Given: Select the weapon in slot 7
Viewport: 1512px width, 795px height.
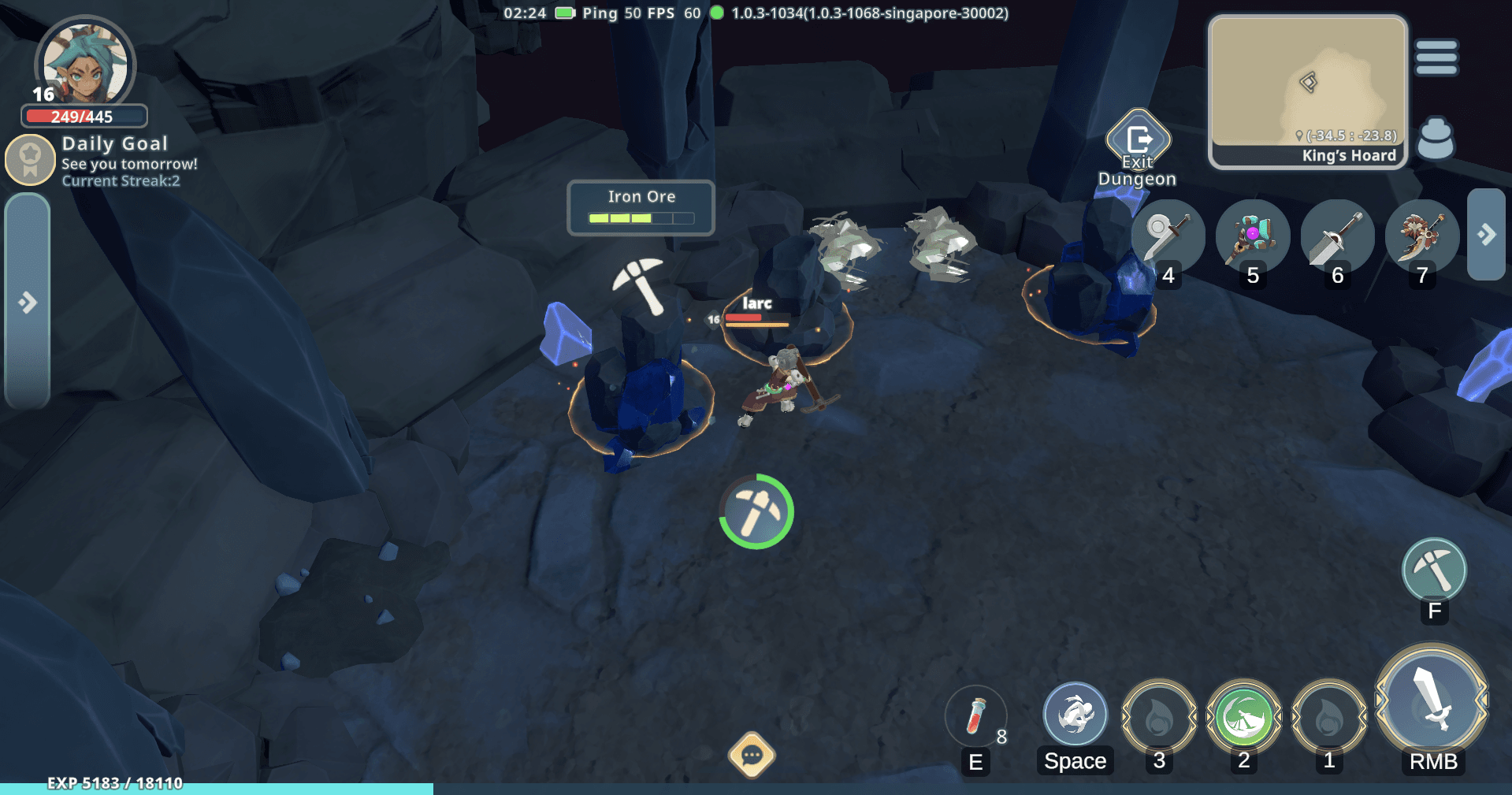Looking at the screenshot, I should 1421,236.
